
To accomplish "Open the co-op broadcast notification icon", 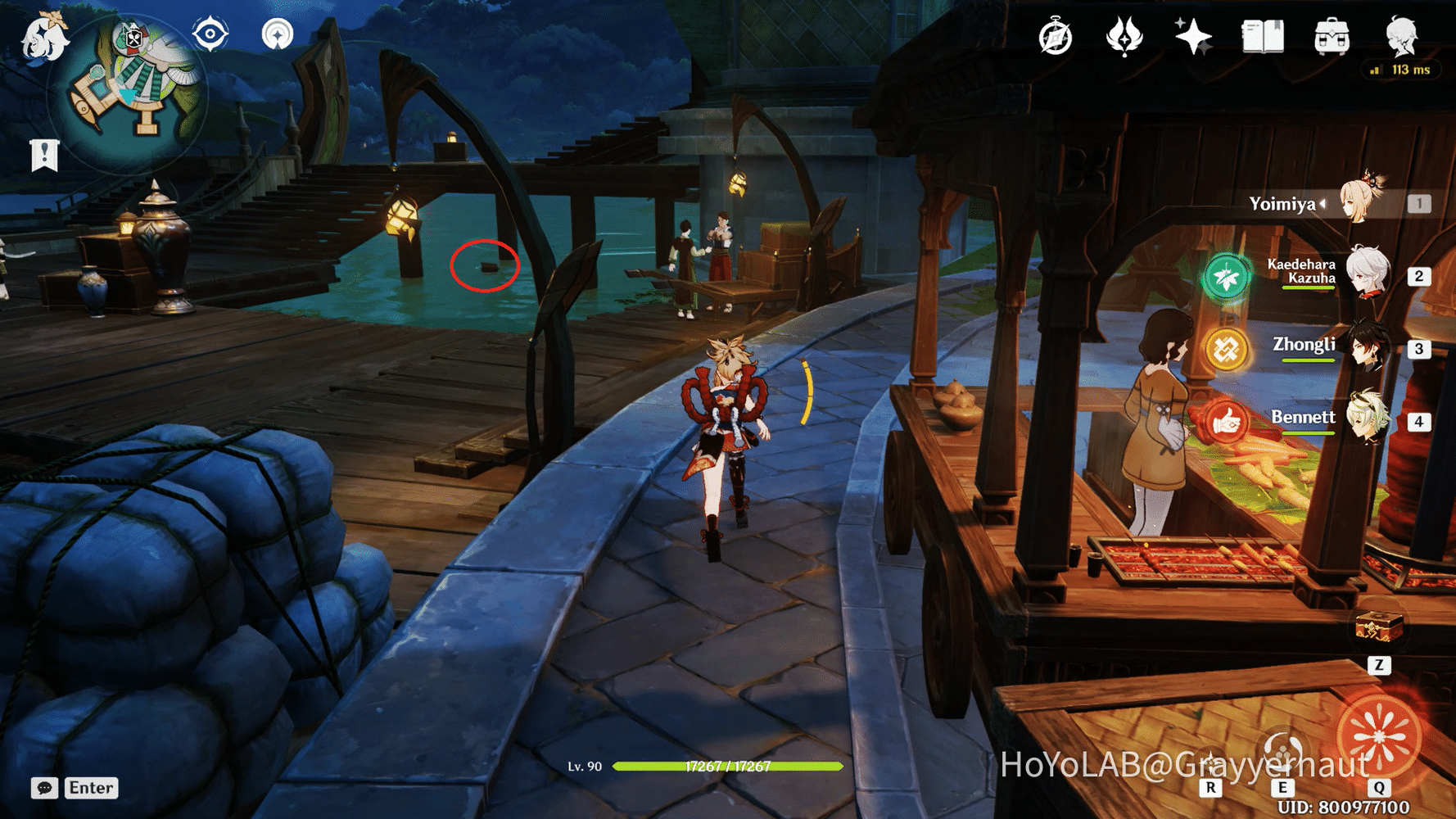I will pyautogui.click(x=279, y=34).
